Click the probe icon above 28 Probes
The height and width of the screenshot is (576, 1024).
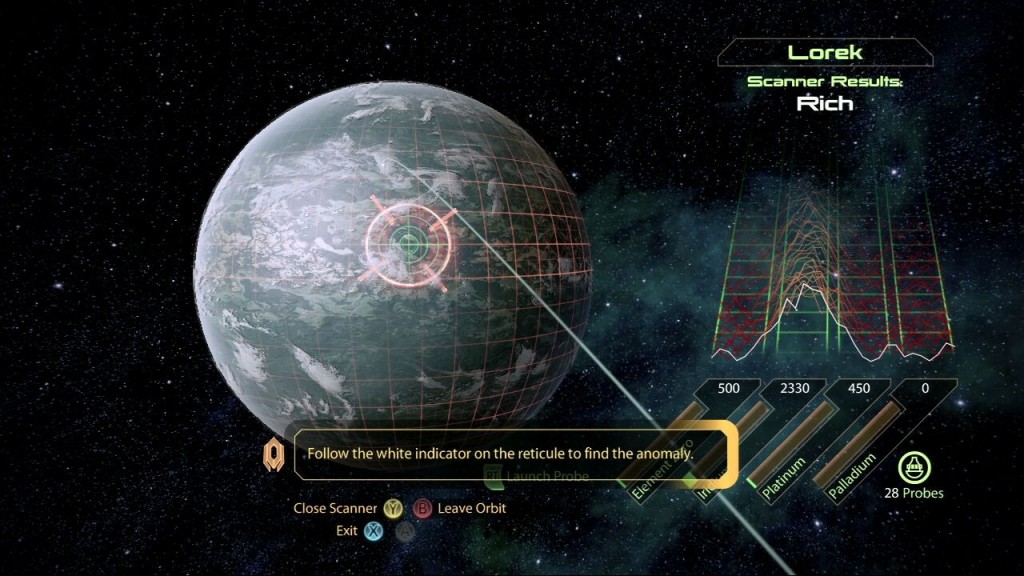tap(913, 466)
